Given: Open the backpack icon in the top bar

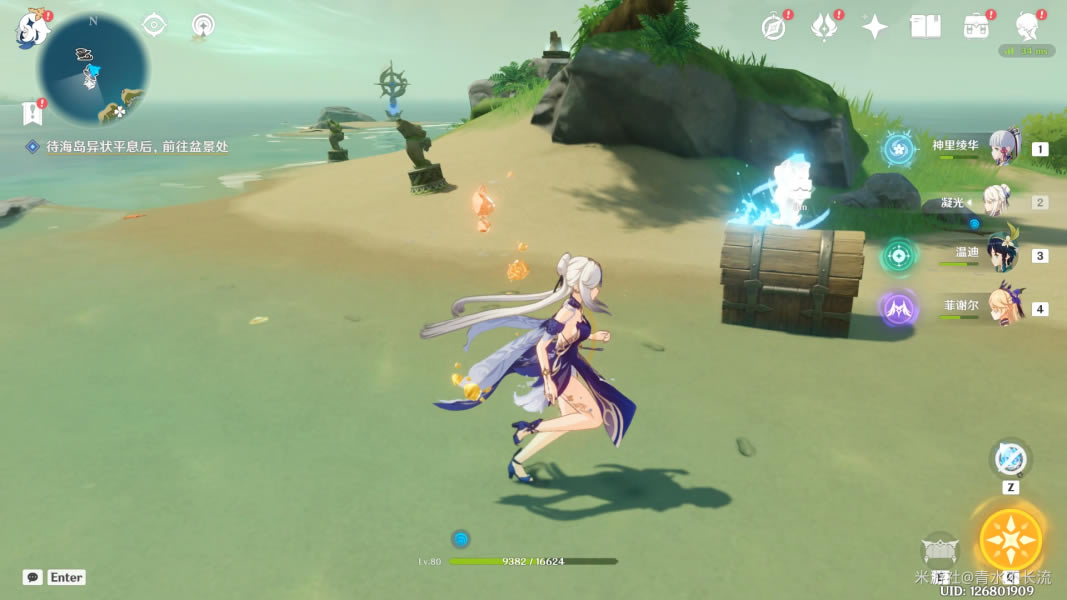Looking at the screenshot, I should coord(975,27).
